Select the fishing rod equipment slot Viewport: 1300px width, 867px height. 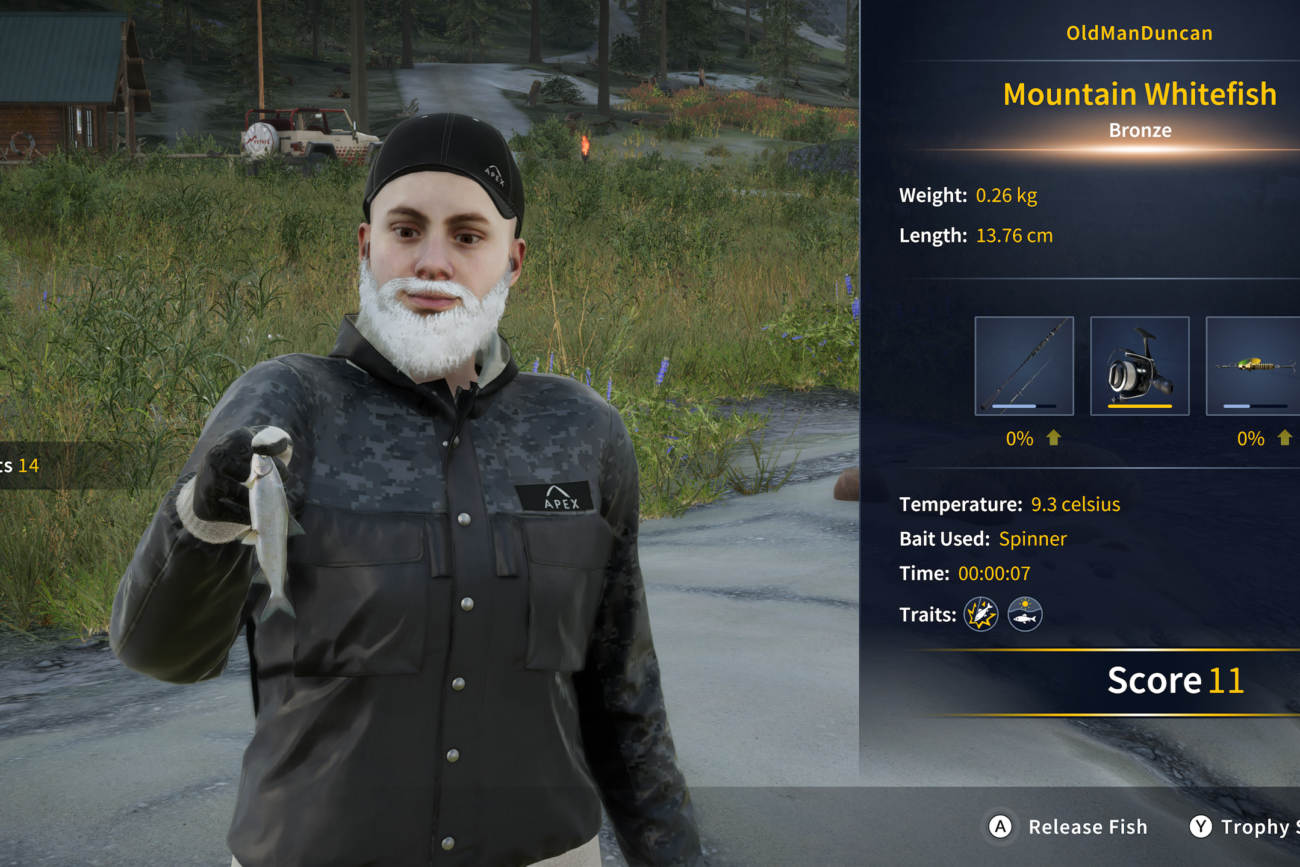pos(1024,366)
